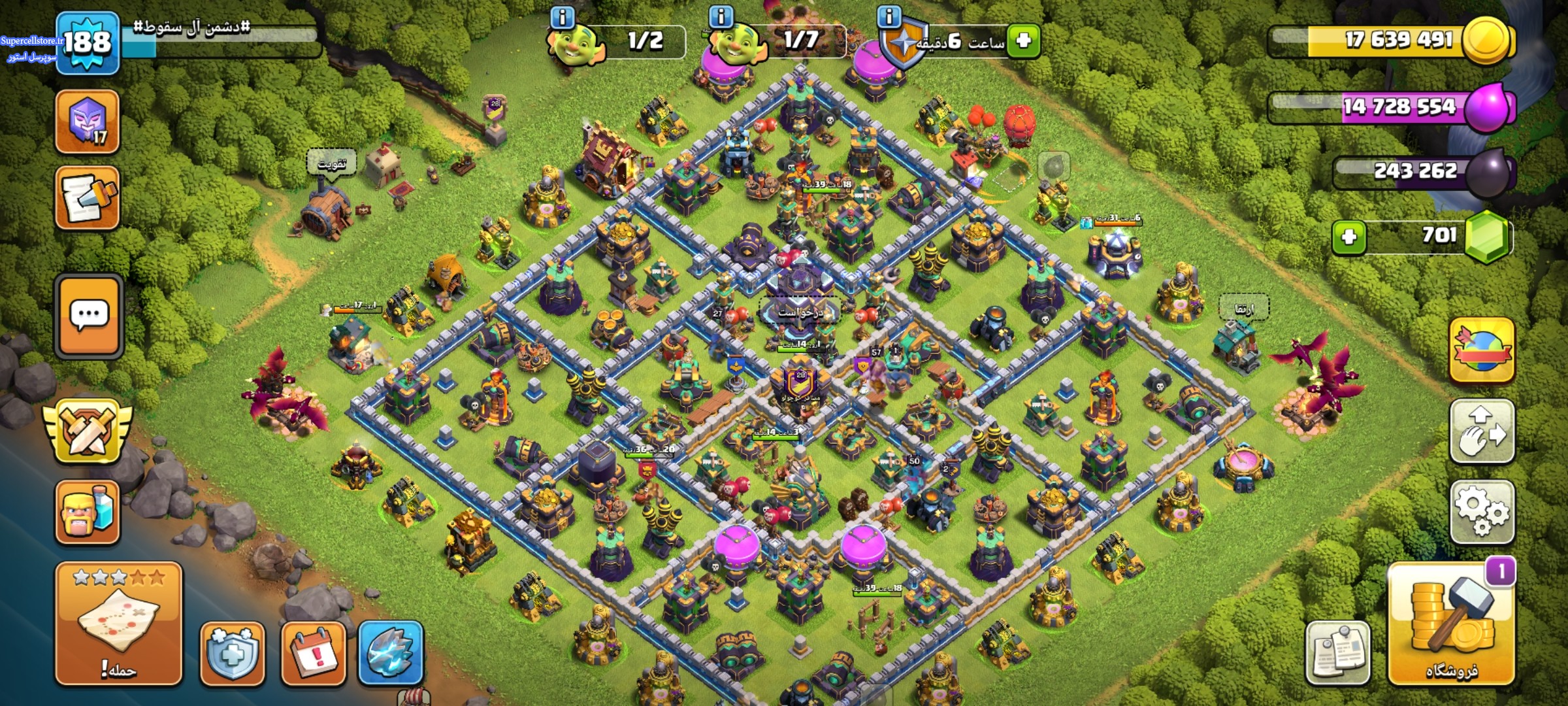Open the globe ribbon rankings button
Screen dimensions: 1568x706
tap(1482, 350)
